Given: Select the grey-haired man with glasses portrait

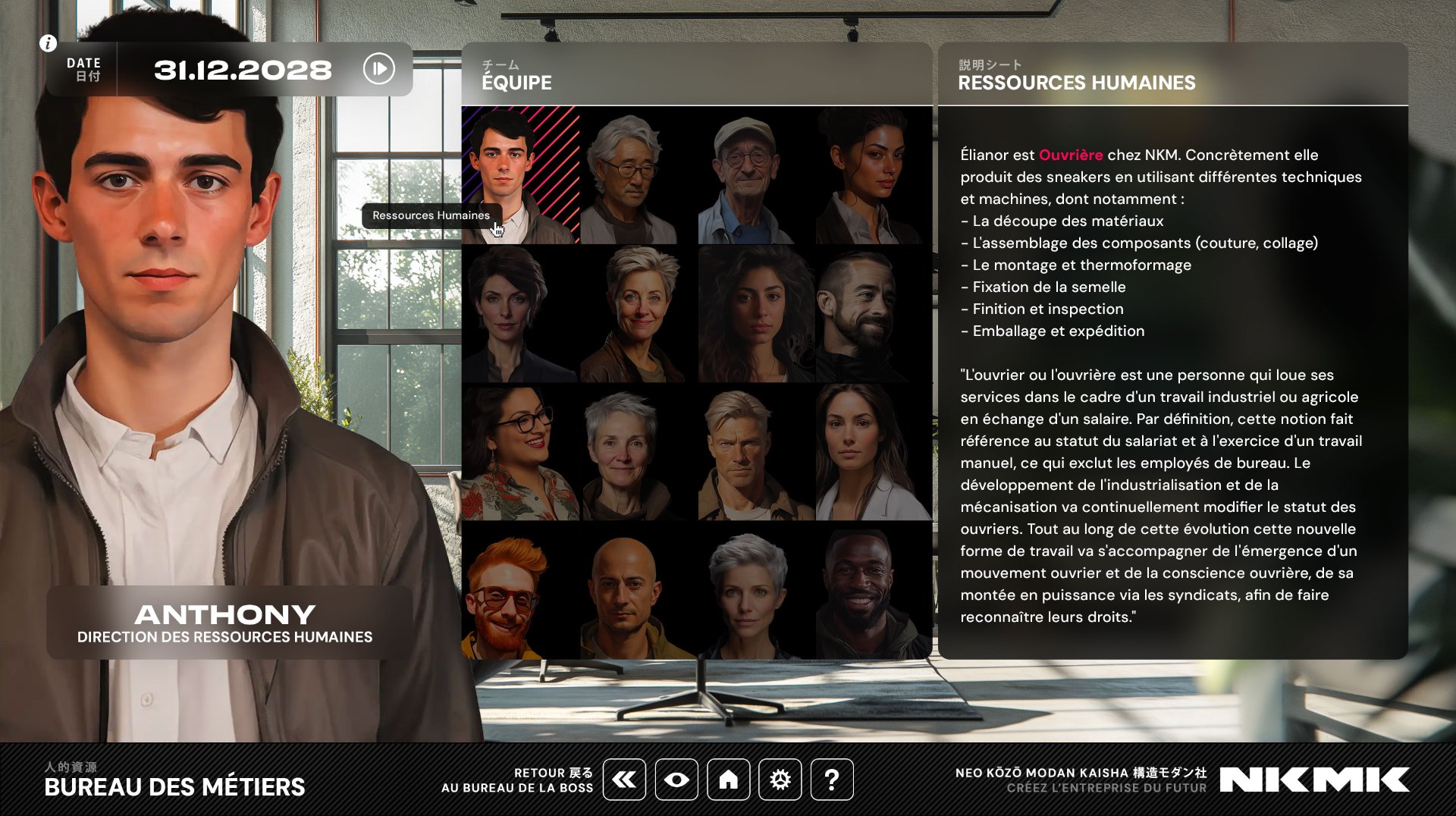Looking at the screenshot, I should point(638,175).
